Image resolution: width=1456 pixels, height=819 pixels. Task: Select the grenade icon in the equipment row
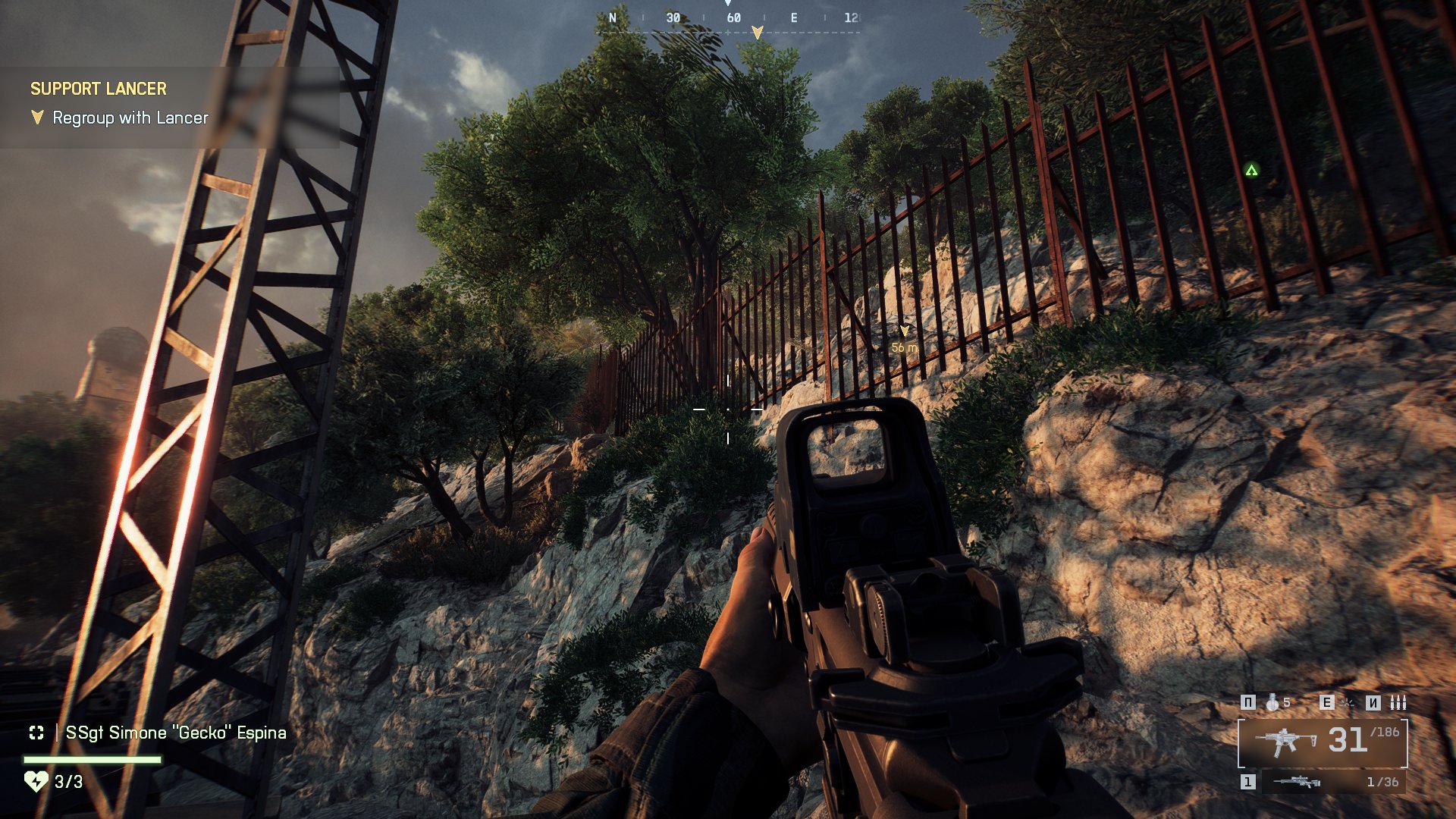click(1272, 702)
